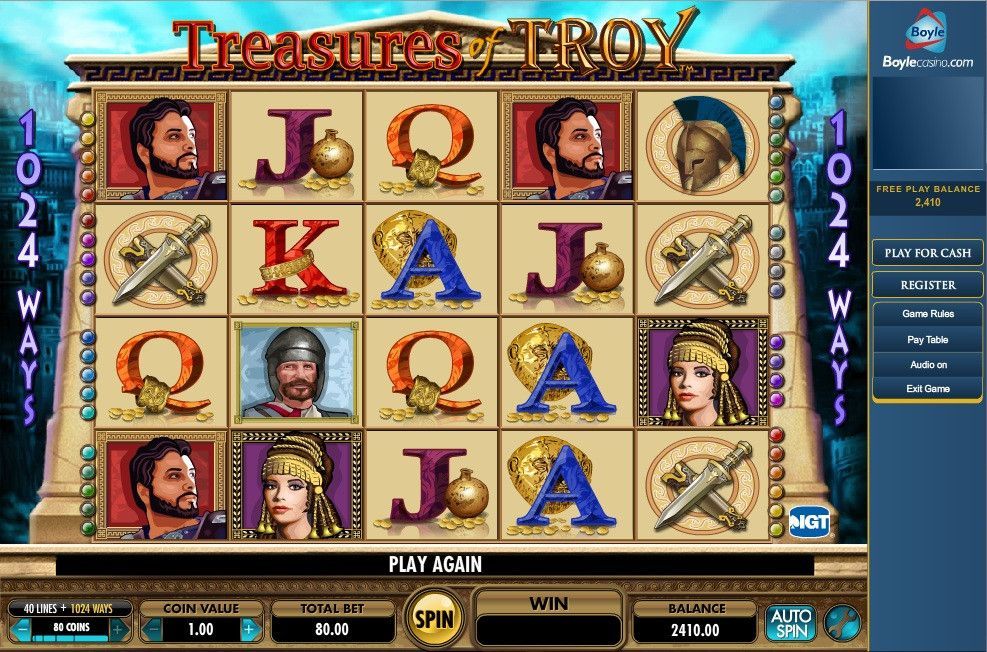Open the Pay Table
The image size is (987, 652).
pos(927,340)
